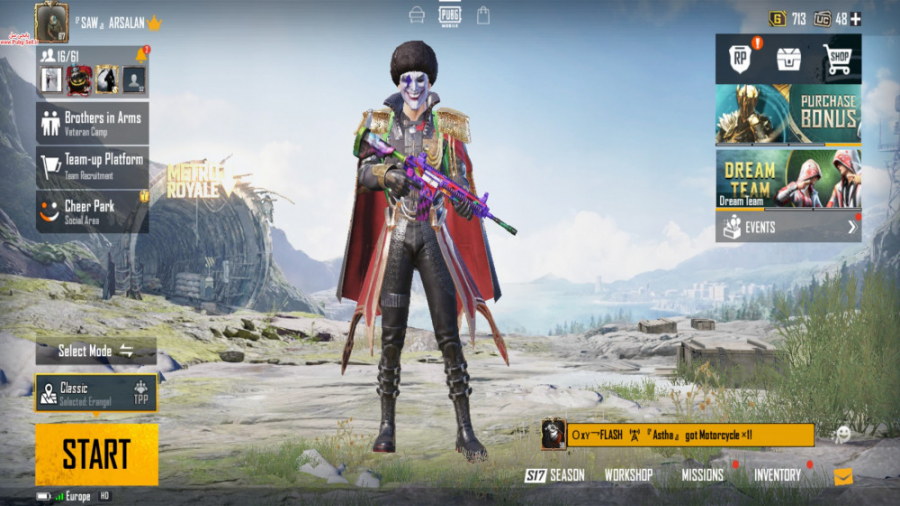Open the Dream Team event banner

(788, 178)
